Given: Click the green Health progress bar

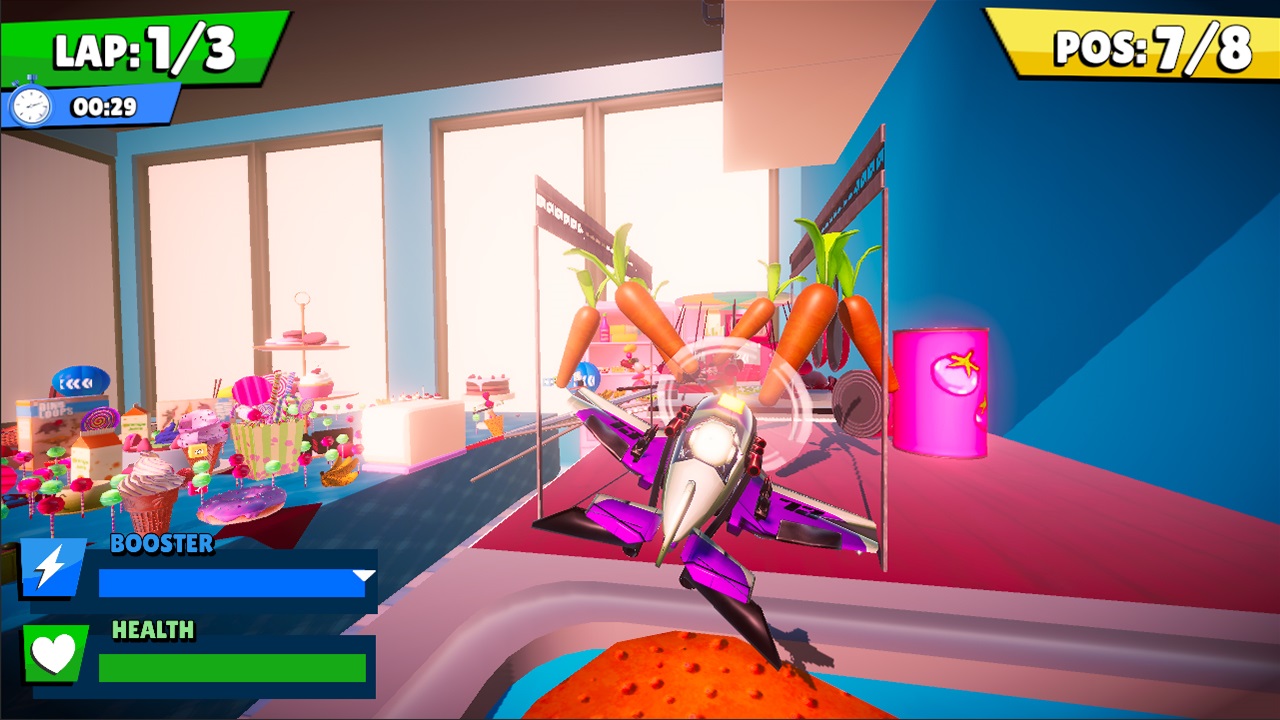Looking at the screenshot, I should click(x=230, y=668).
